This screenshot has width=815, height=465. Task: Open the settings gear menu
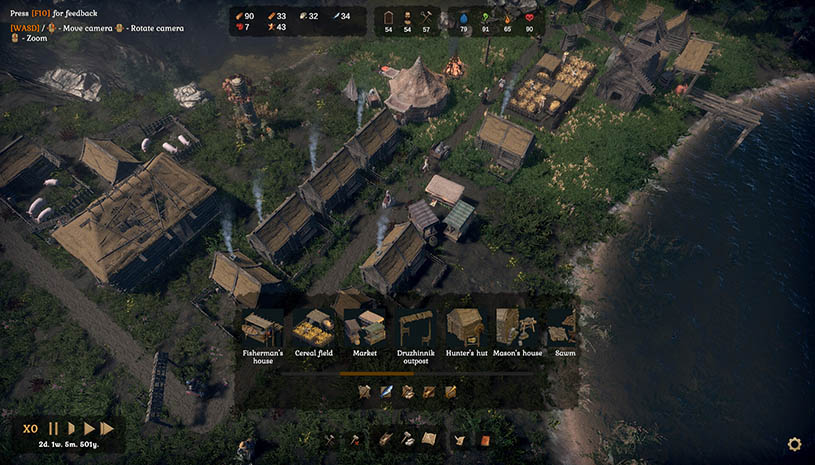pyautogui.click(x=794, y=444)
